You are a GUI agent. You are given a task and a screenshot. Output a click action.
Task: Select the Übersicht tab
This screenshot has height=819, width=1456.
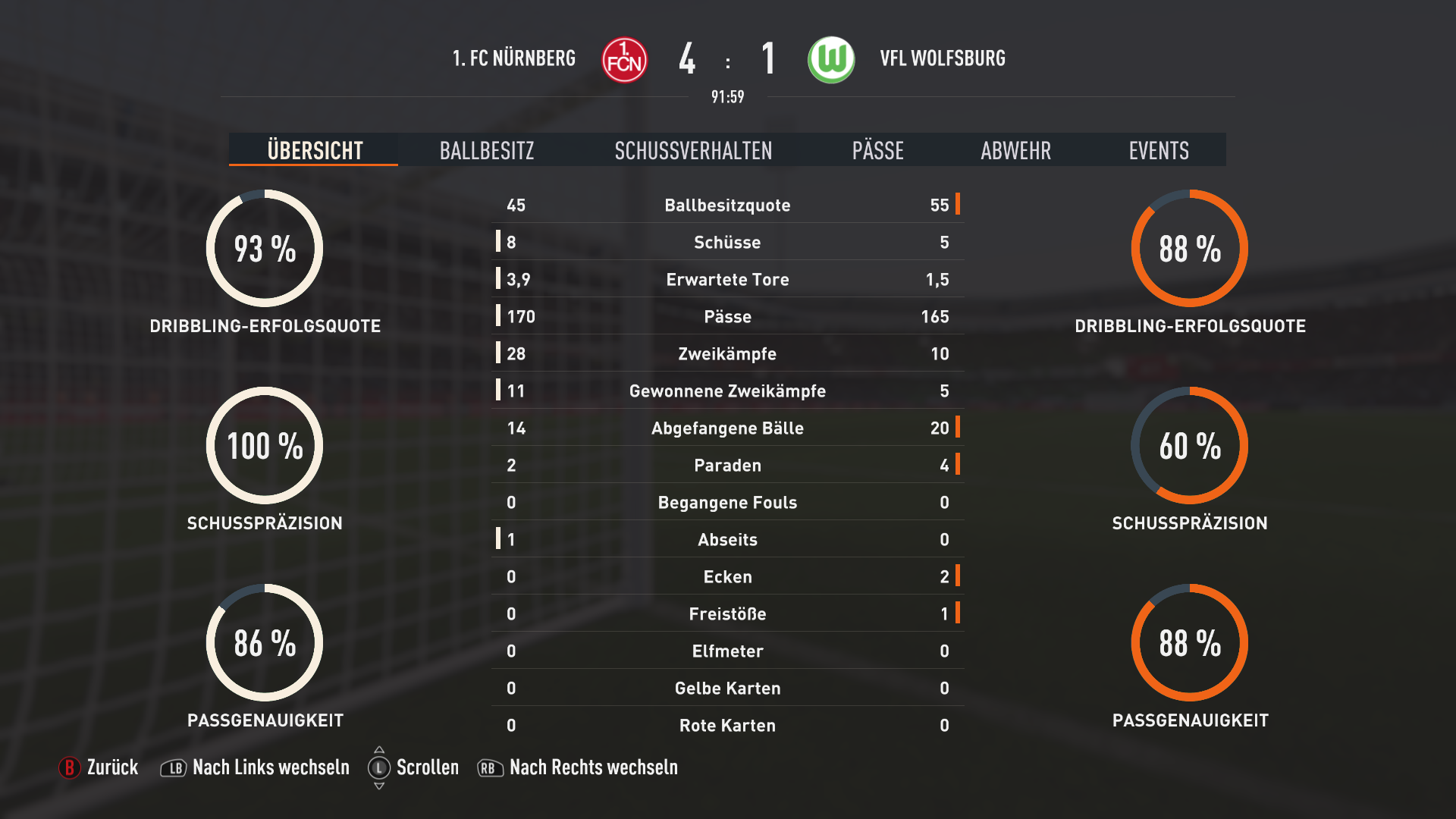tap(315, 150)
